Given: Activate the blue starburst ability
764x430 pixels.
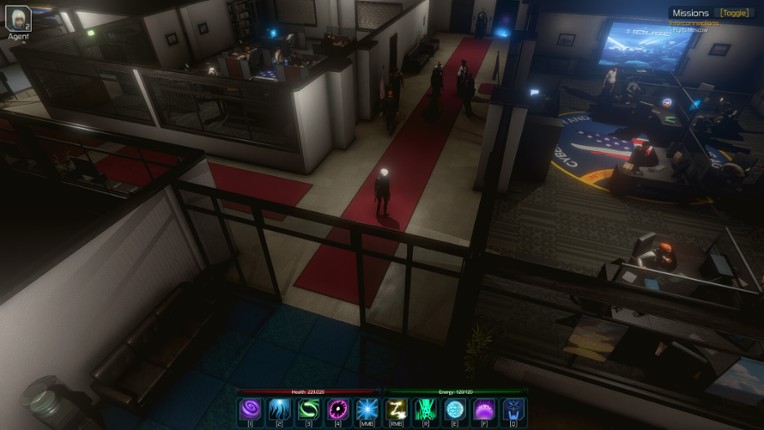Looking at the screenshot, I should pos(367,410).
